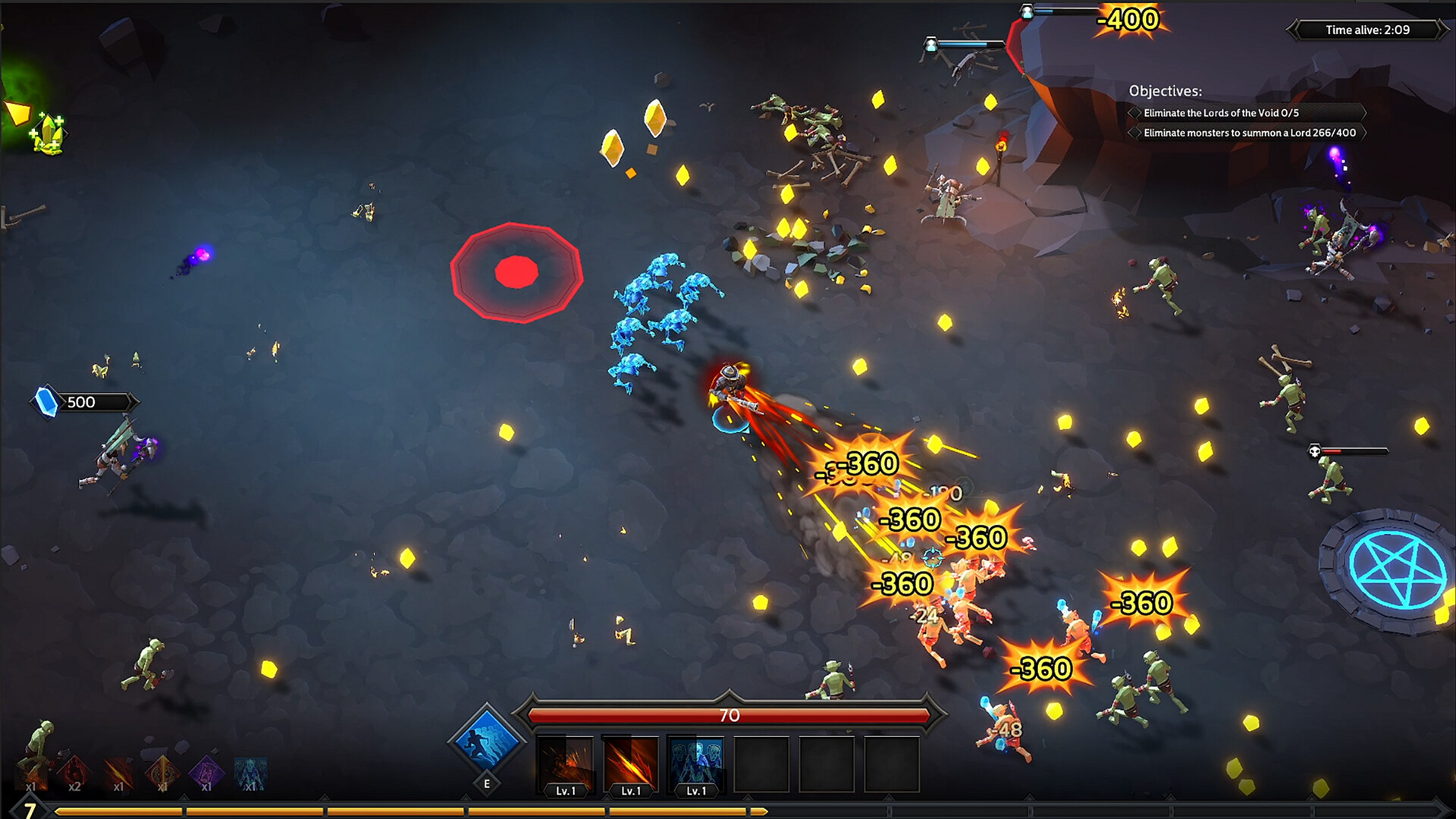The height and width of the screenshot is (819, 1456).
Task: Select the Objectives panel heading
Action: (1165, 90)
